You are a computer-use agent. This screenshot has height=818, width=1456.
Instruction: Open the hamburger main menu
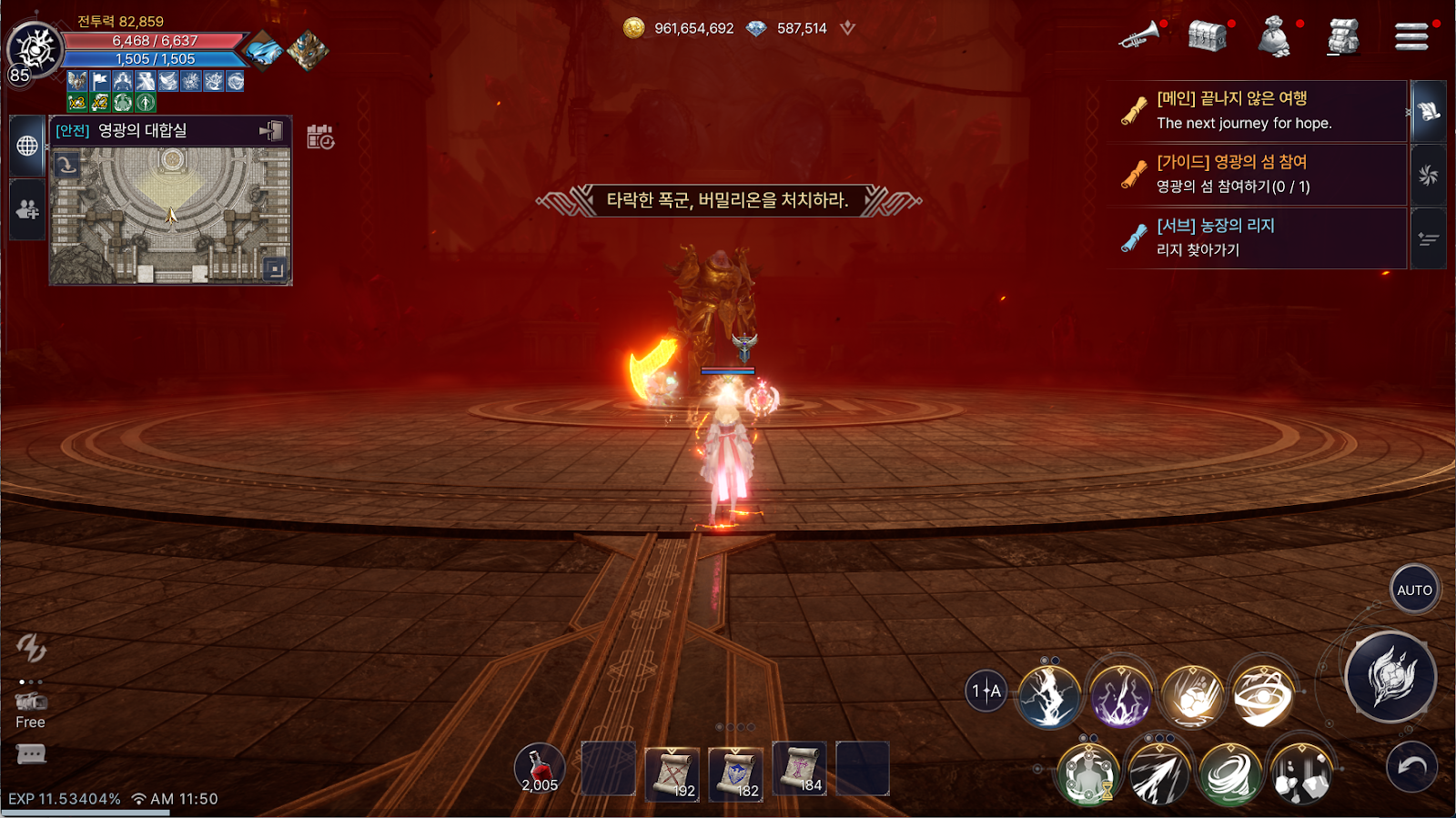tap(1411, 36)
